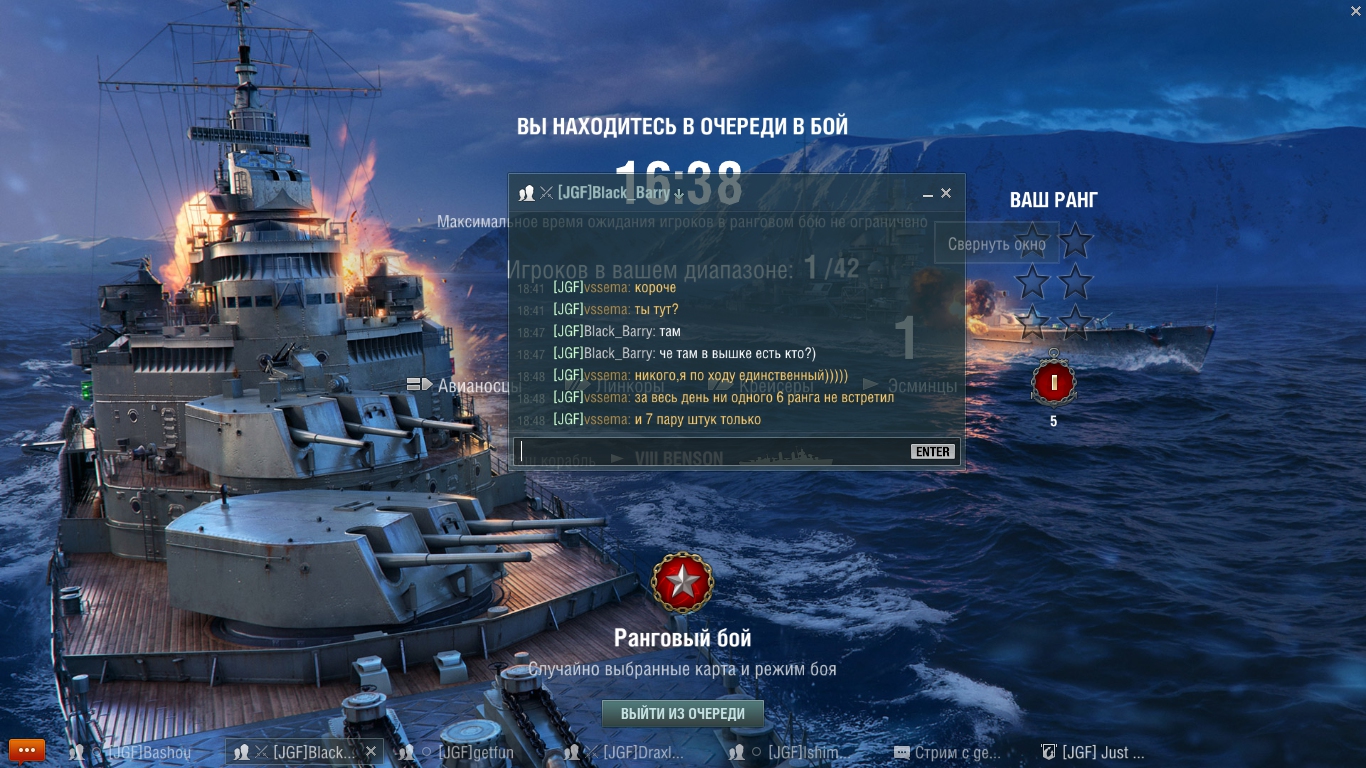Focus the chat message input field

tap(710, 451)
